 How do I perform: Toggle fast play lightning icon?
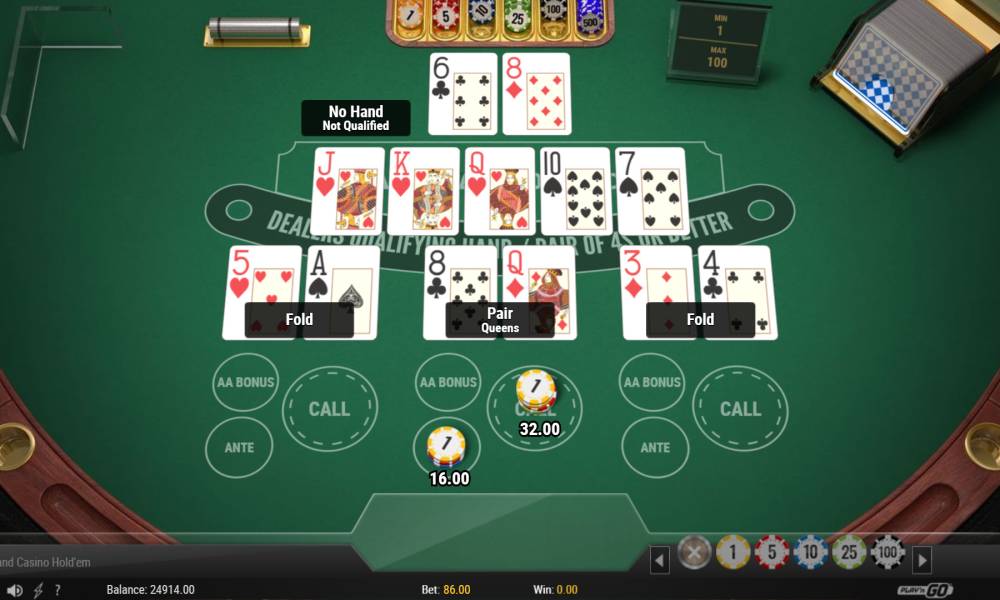tap(39, 590)
